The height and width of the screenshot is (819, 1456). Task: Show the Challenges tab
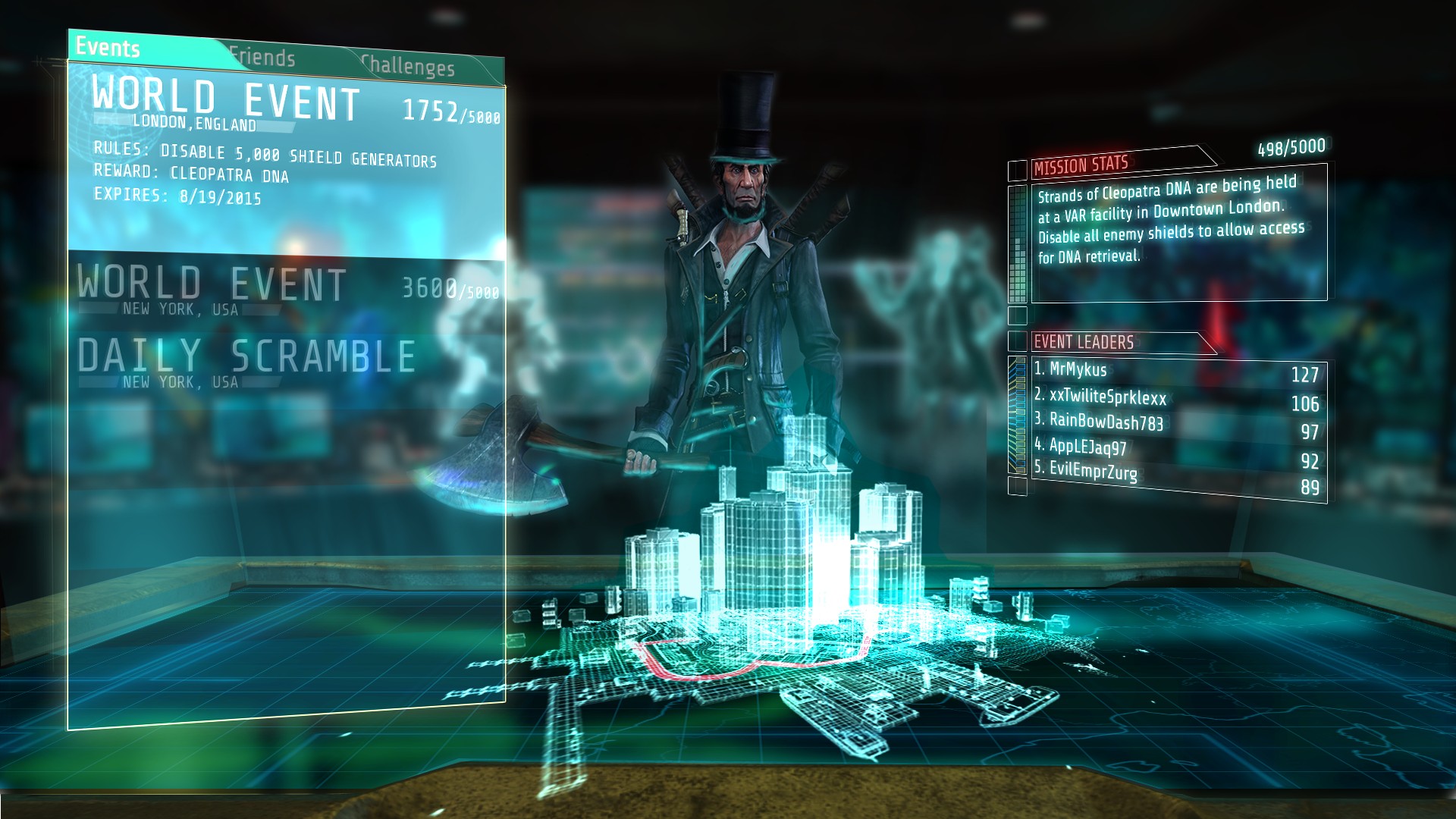[408, 66]
